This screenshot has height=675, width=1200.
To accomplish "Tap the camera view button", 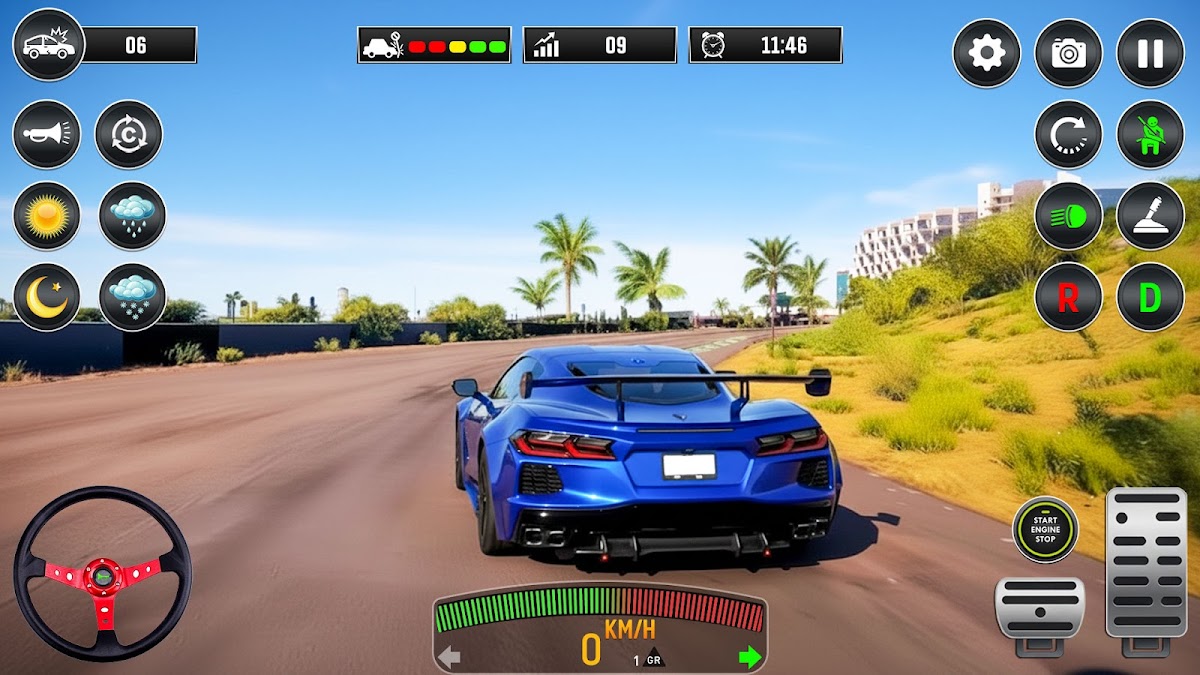I will [x=1068, y=53].
